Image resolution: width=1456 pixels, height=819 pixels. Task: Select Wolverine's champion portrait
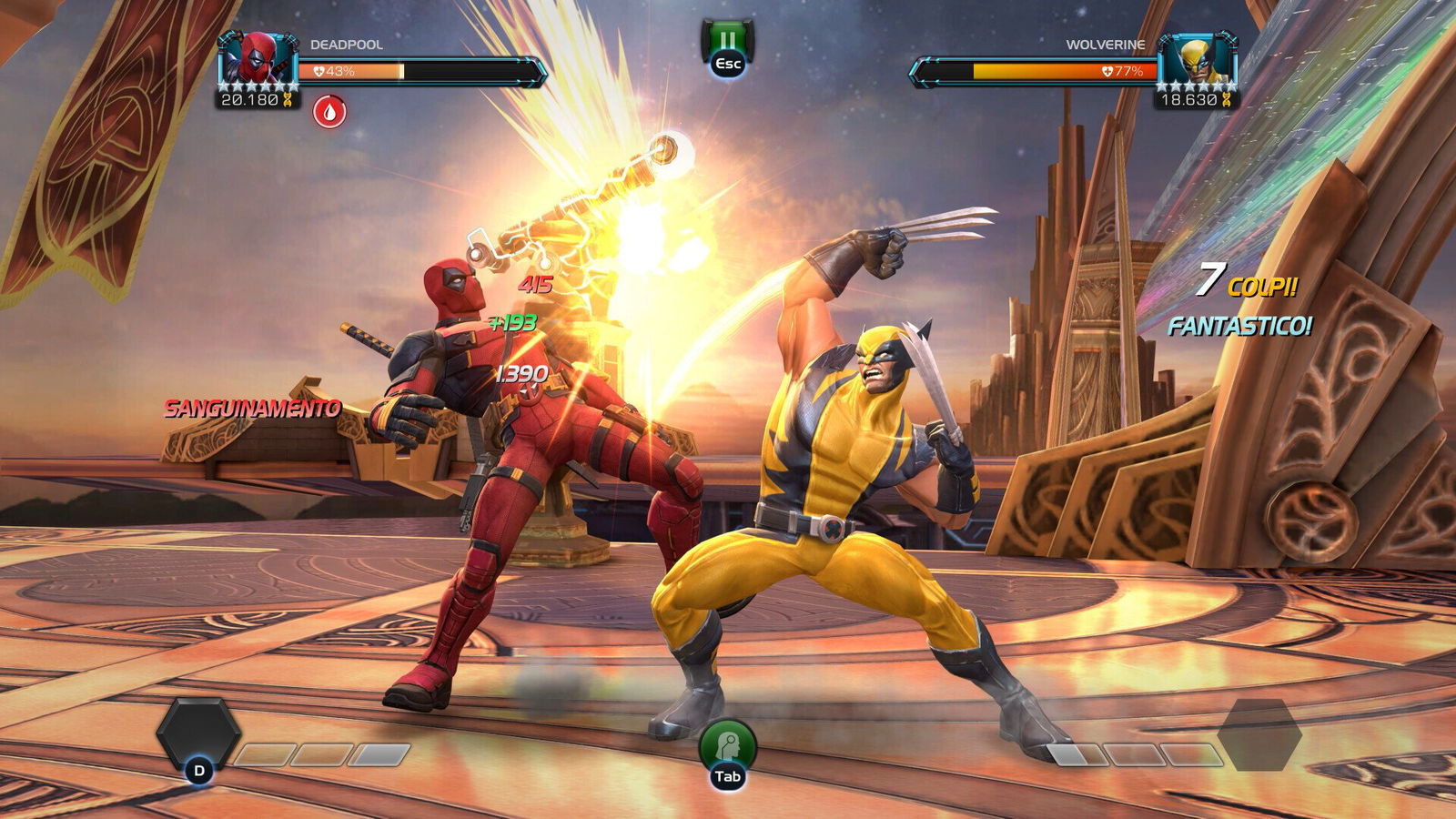pos(1198,59)
